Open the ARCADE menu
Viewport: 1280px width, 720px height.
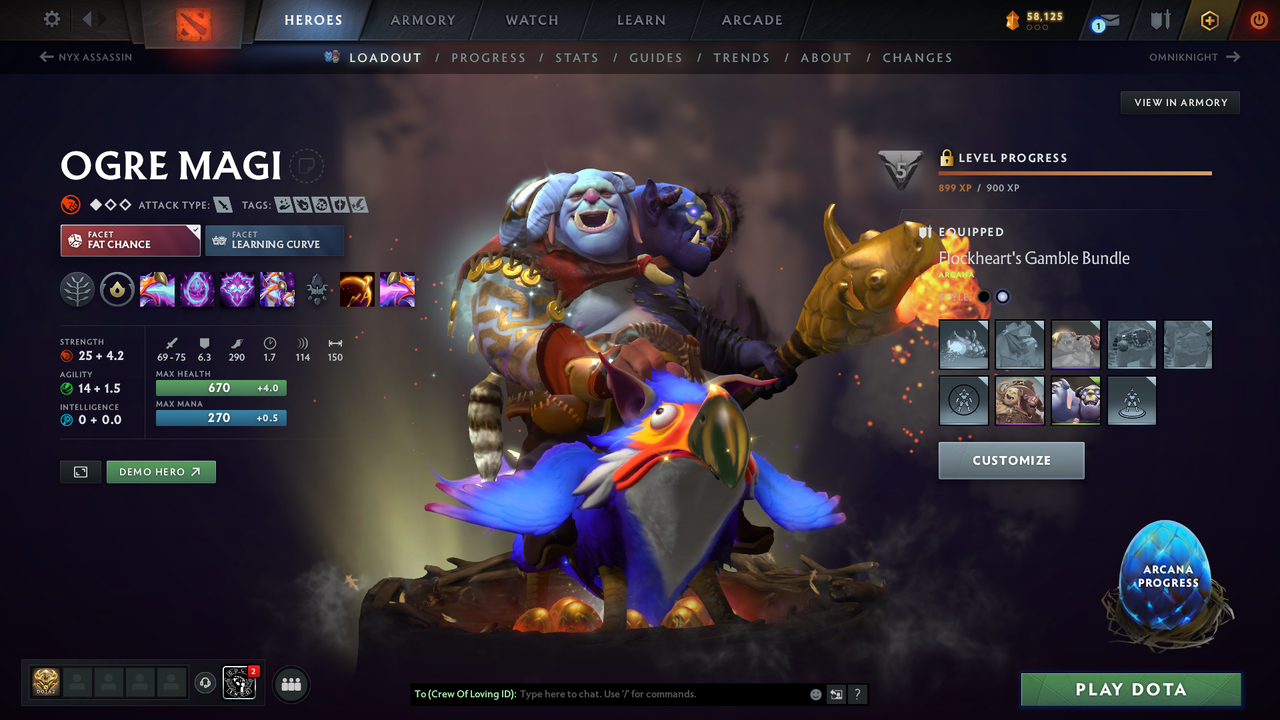751,20
